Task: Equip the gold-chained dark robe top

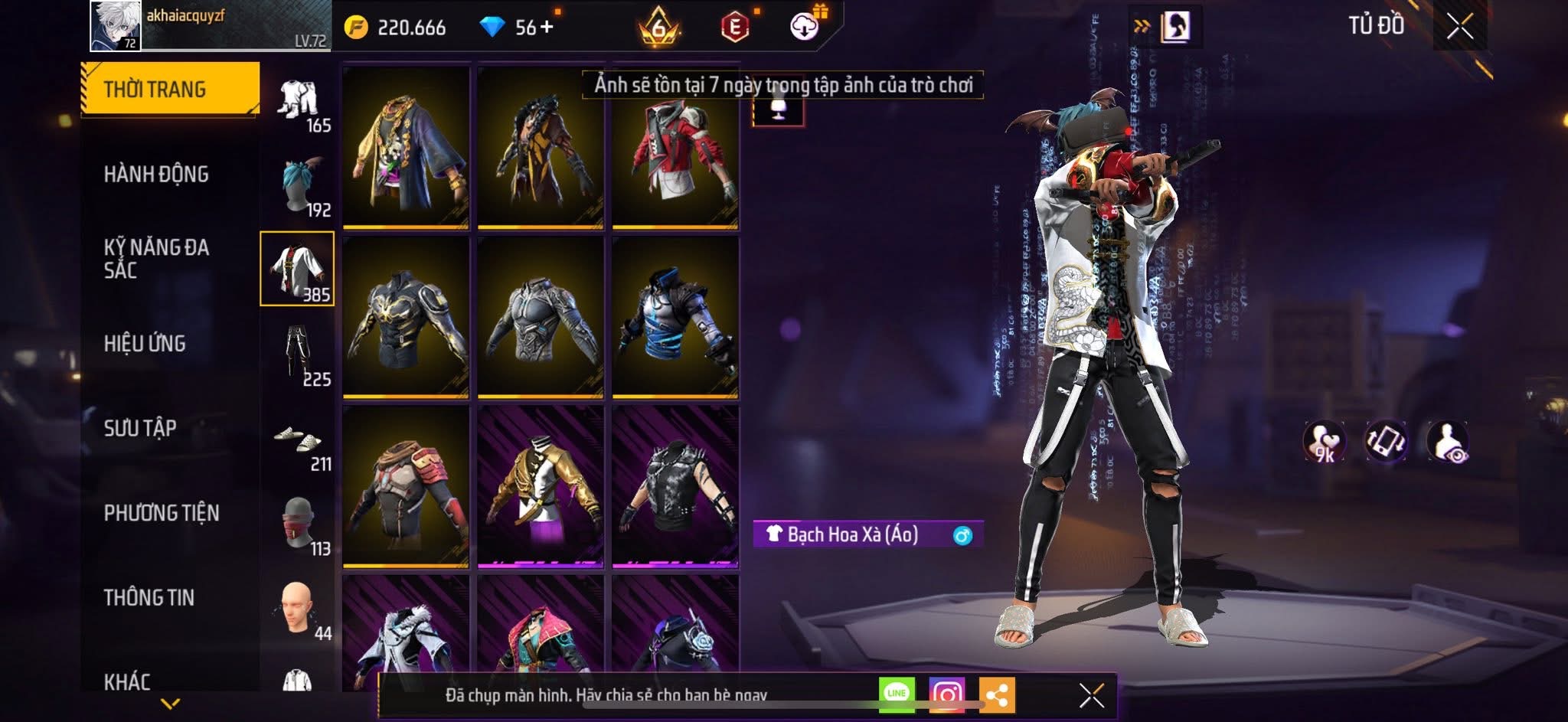Action: (x=406, y=148)
